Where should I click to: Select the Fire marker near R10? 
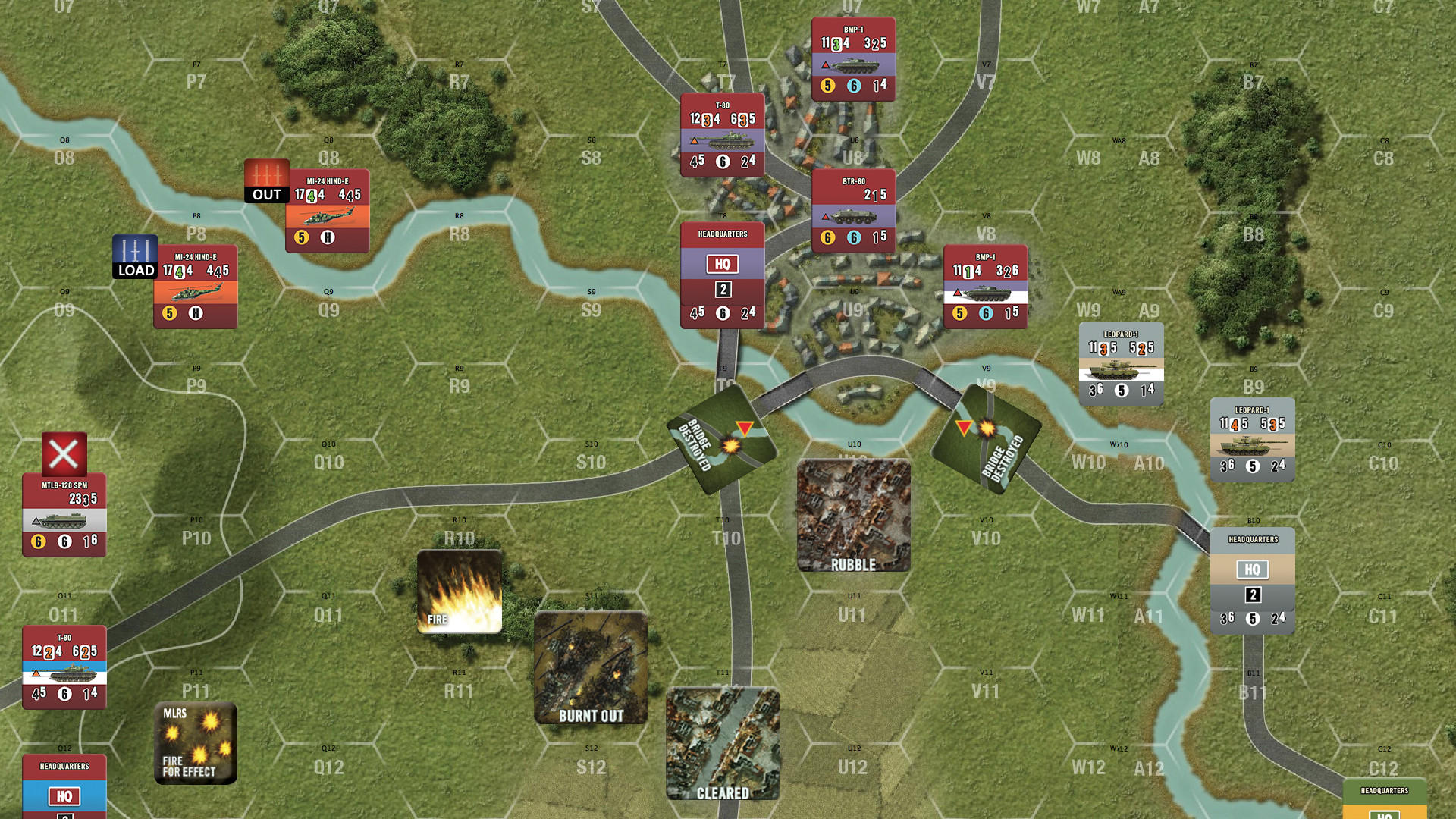[x=460, y=591]
